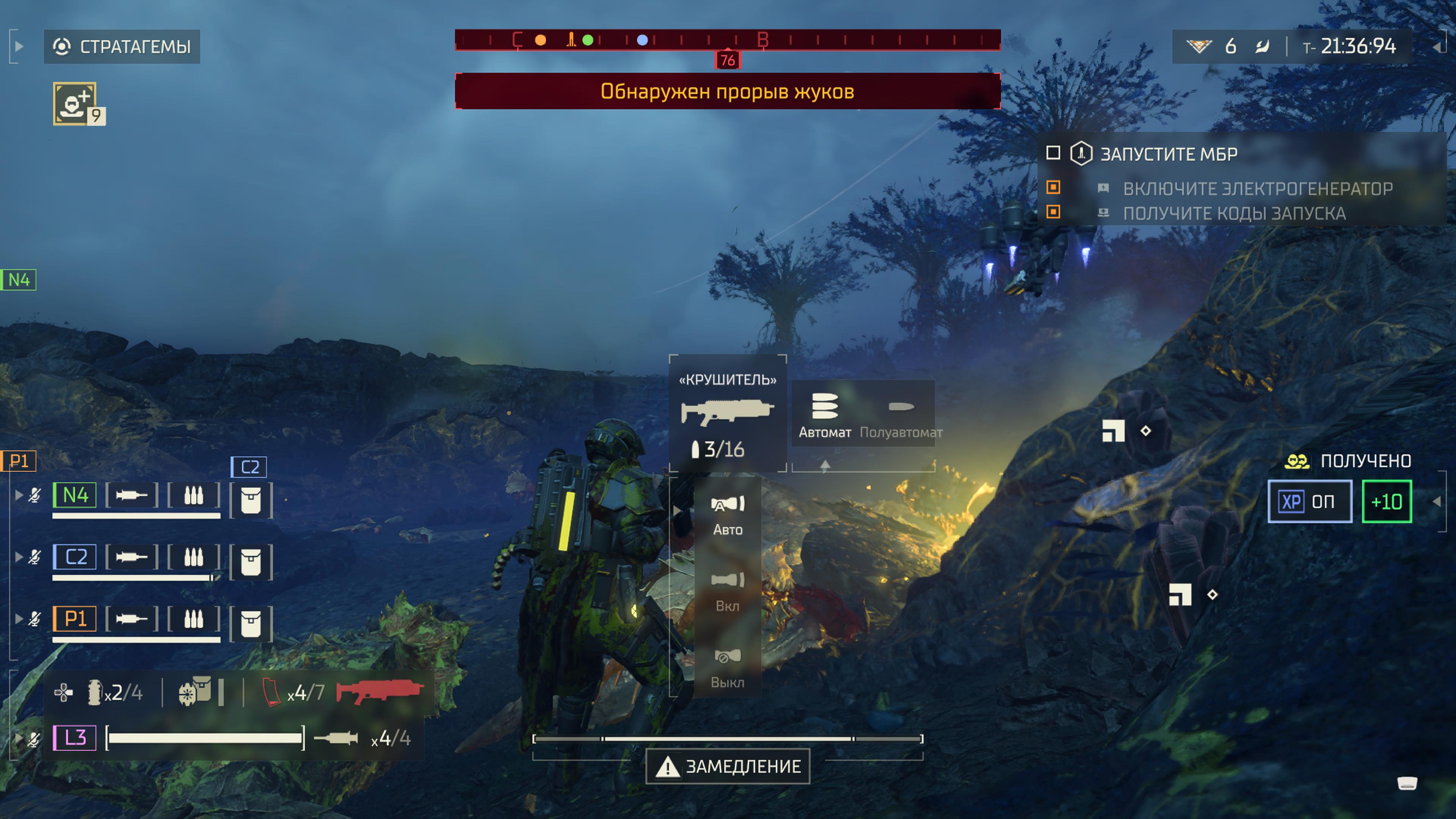1456x819 pixels.
Task: Select squad member C2 row tag
Action: (75, 557)
